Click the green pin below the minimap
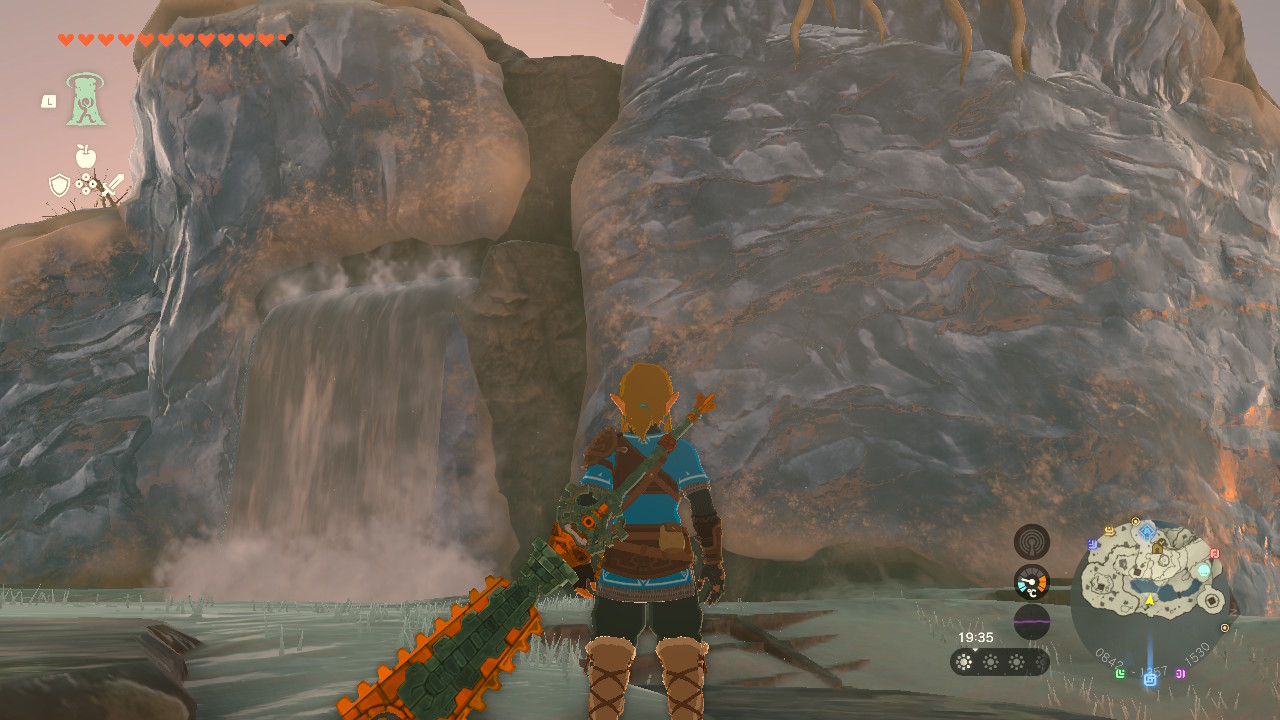The width and height of the screenshot is (1280, 720). tap(1119, 673)
